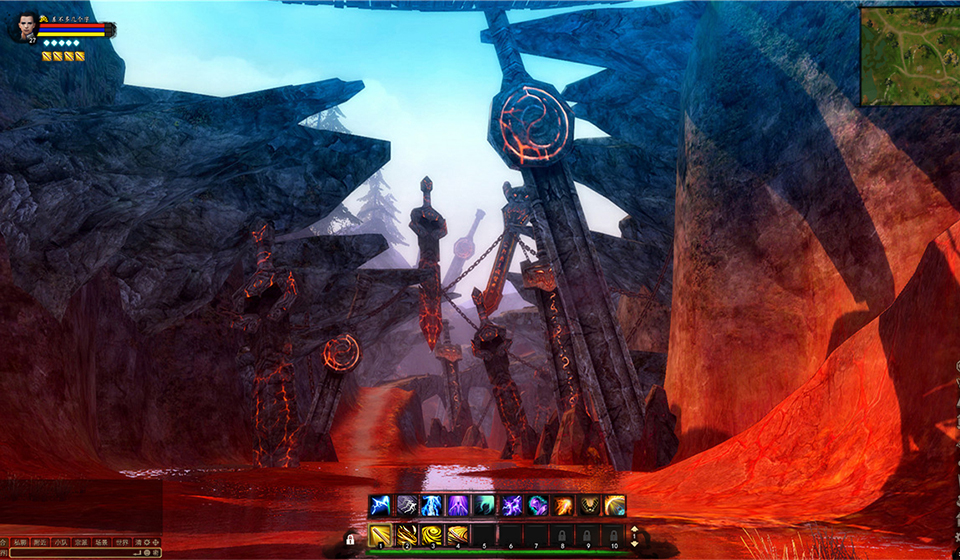This screenshot has width=960, height=560.
Task: Open chat settings via the gear icon
Action: (146, 541)
